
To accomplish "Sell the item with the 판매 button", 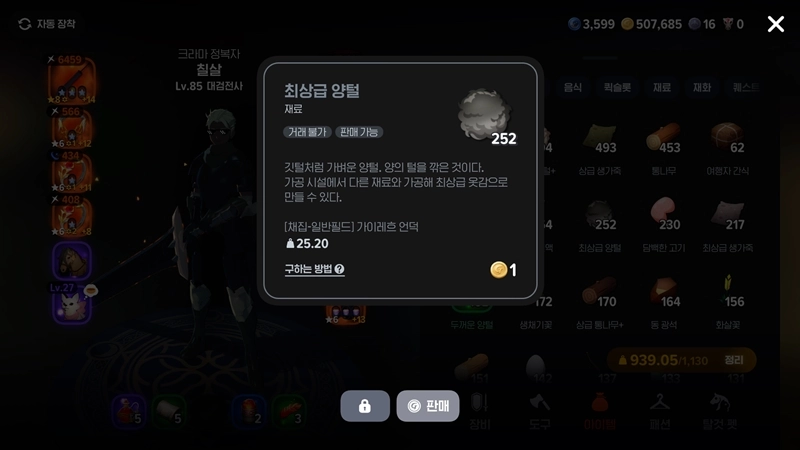I will [428, 406].
